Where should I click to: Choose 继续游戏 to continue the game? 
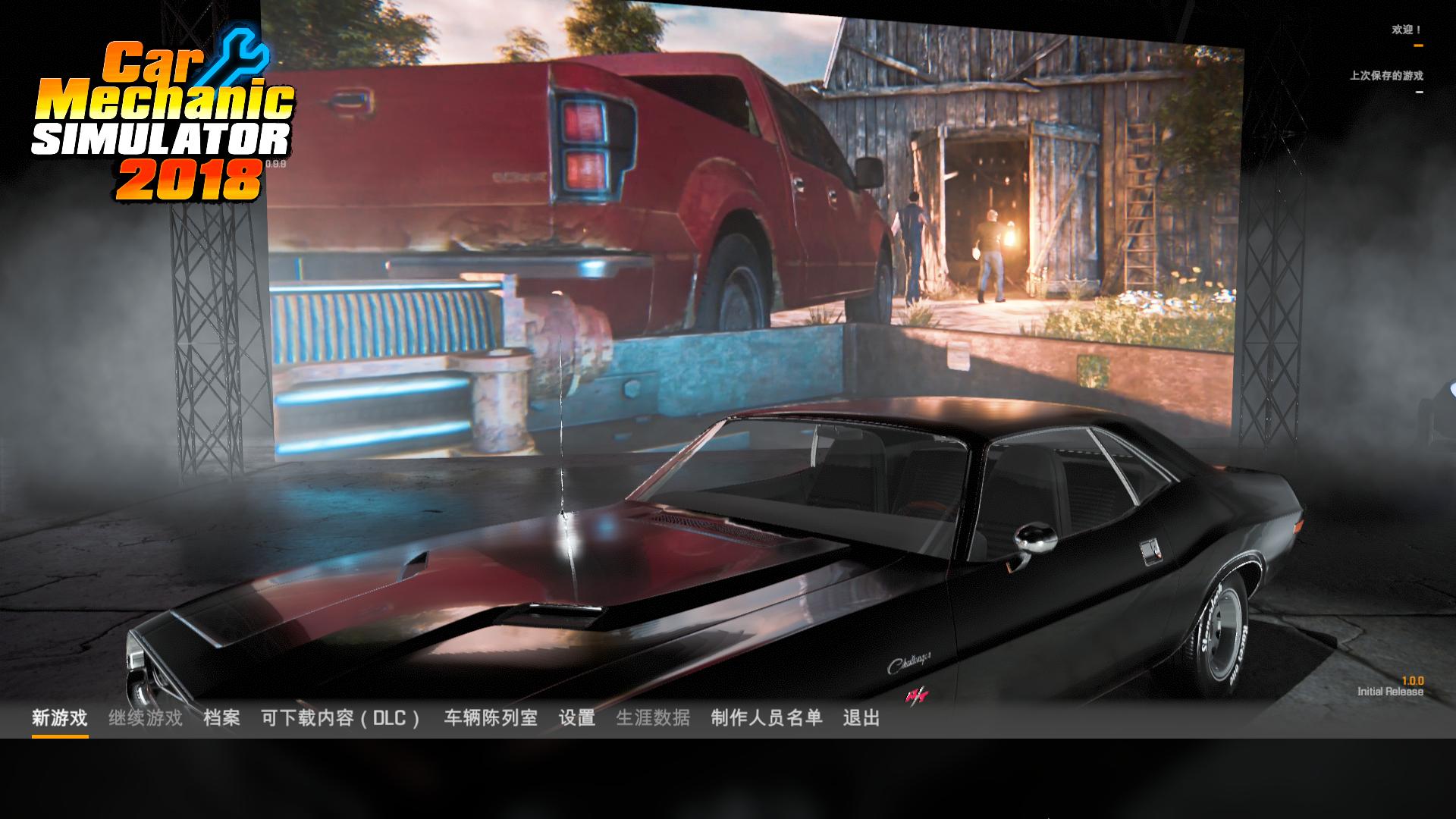(146, 717)
